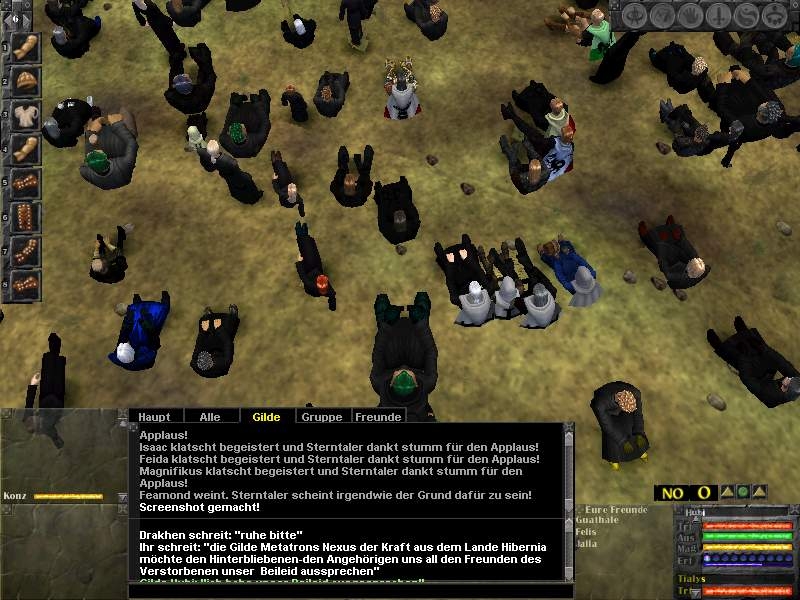This screenshot has width=800, height=600.
Task: Select the white shirt in slot 3
Action: pyautogui.click(x=26, y=116)
